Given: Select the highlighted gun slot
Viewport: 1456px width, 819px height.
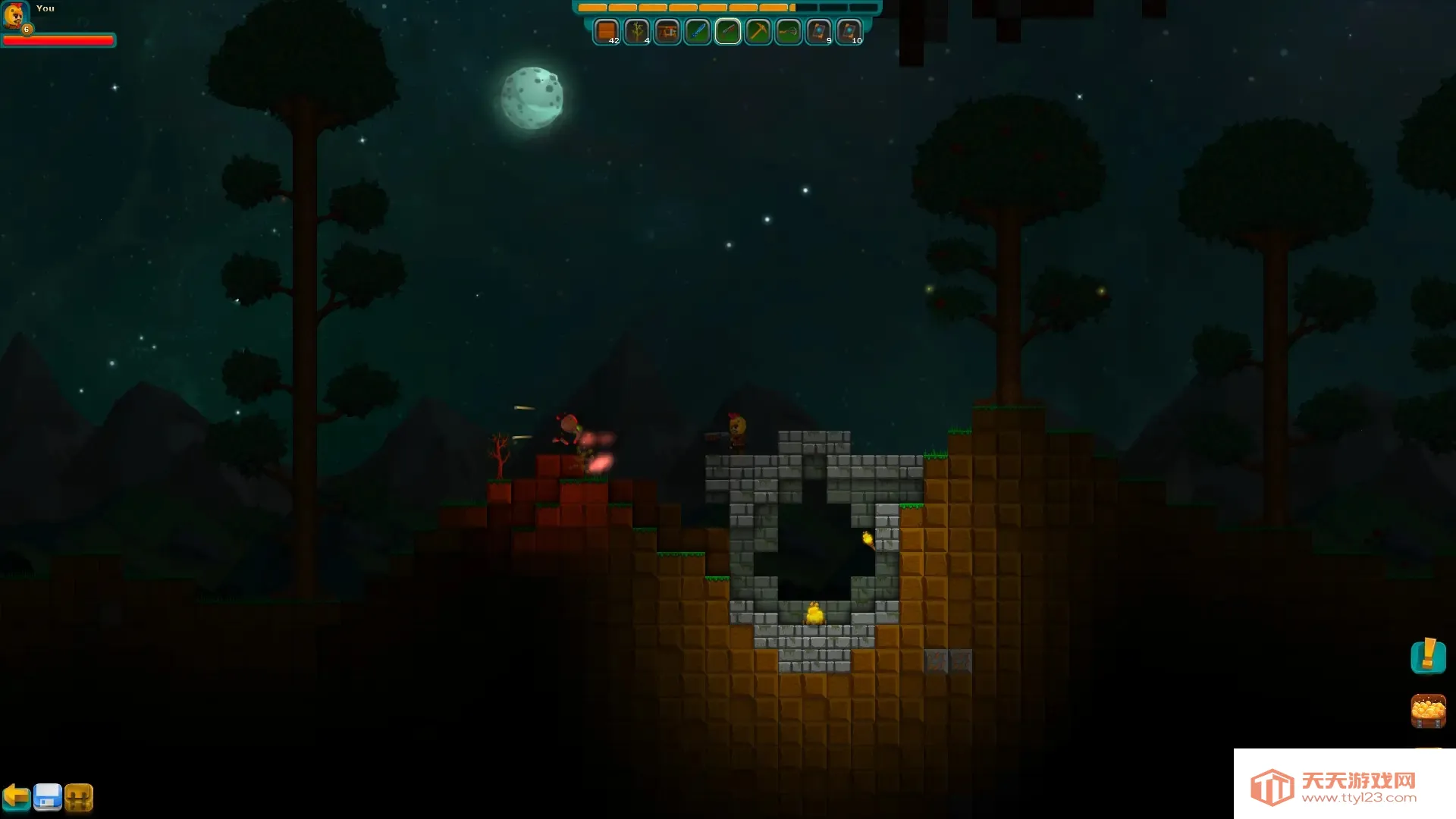Looking at the screenshot, I should click(727, 32).
